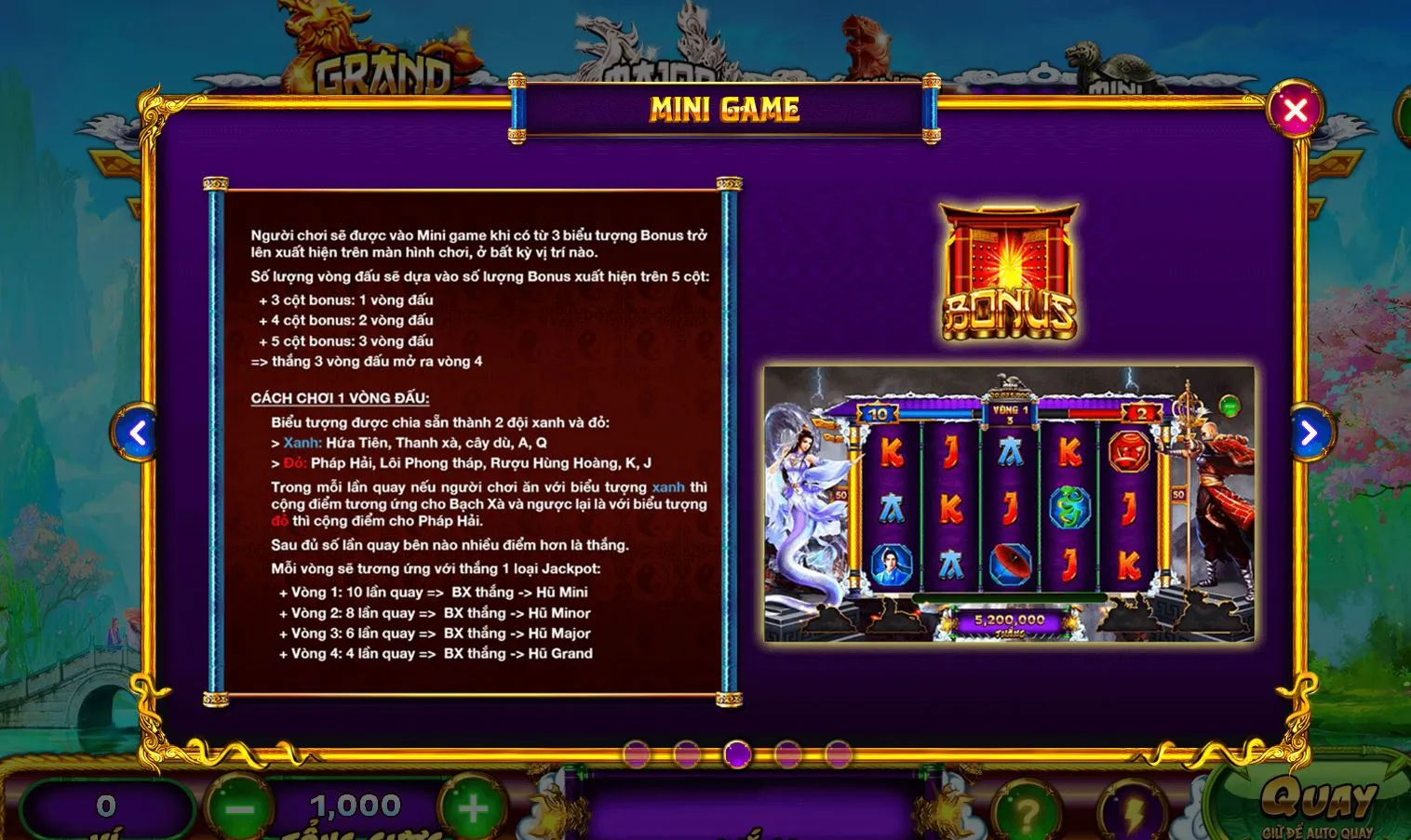
Task: Spin the reels with the Quay button
Action: [x=1317, y=802]
